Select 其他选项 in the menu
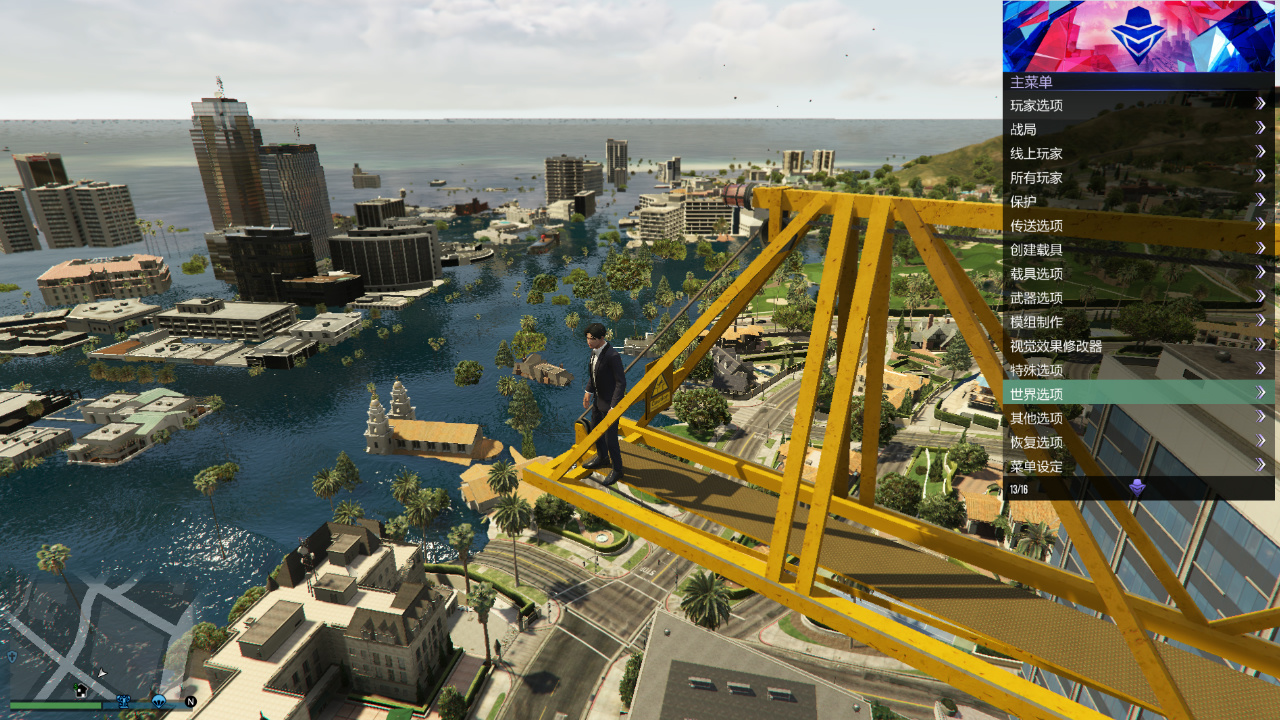The image size is (1280, 720). click(x=1138, y=418)
